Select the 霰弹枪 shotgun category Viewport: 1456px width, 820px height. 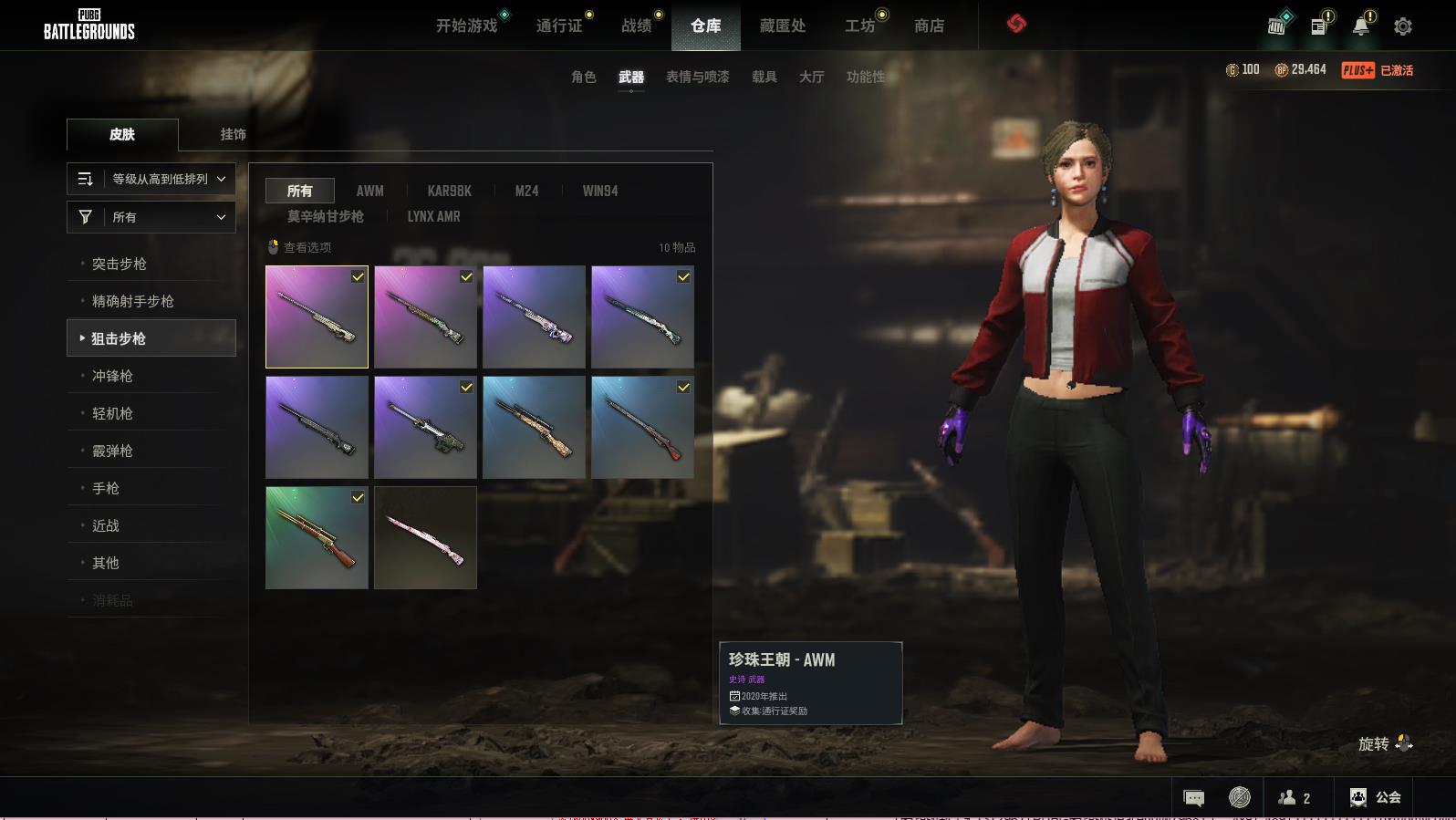pyautogui.click(x=112, y=451)
